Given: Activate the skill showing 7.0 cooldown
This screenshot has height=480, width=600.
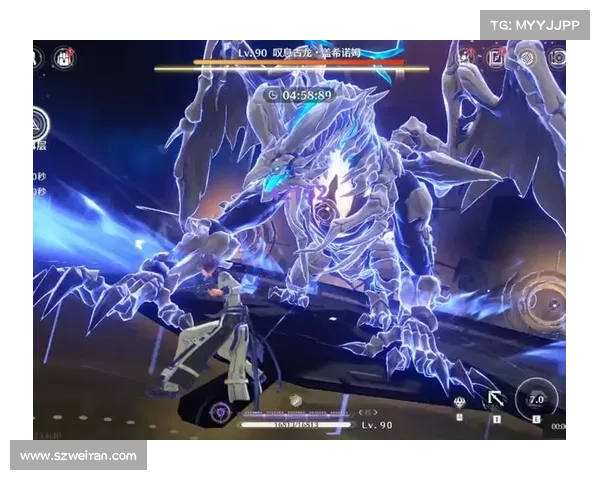Looking at the screenshot, I should (535, 400).
